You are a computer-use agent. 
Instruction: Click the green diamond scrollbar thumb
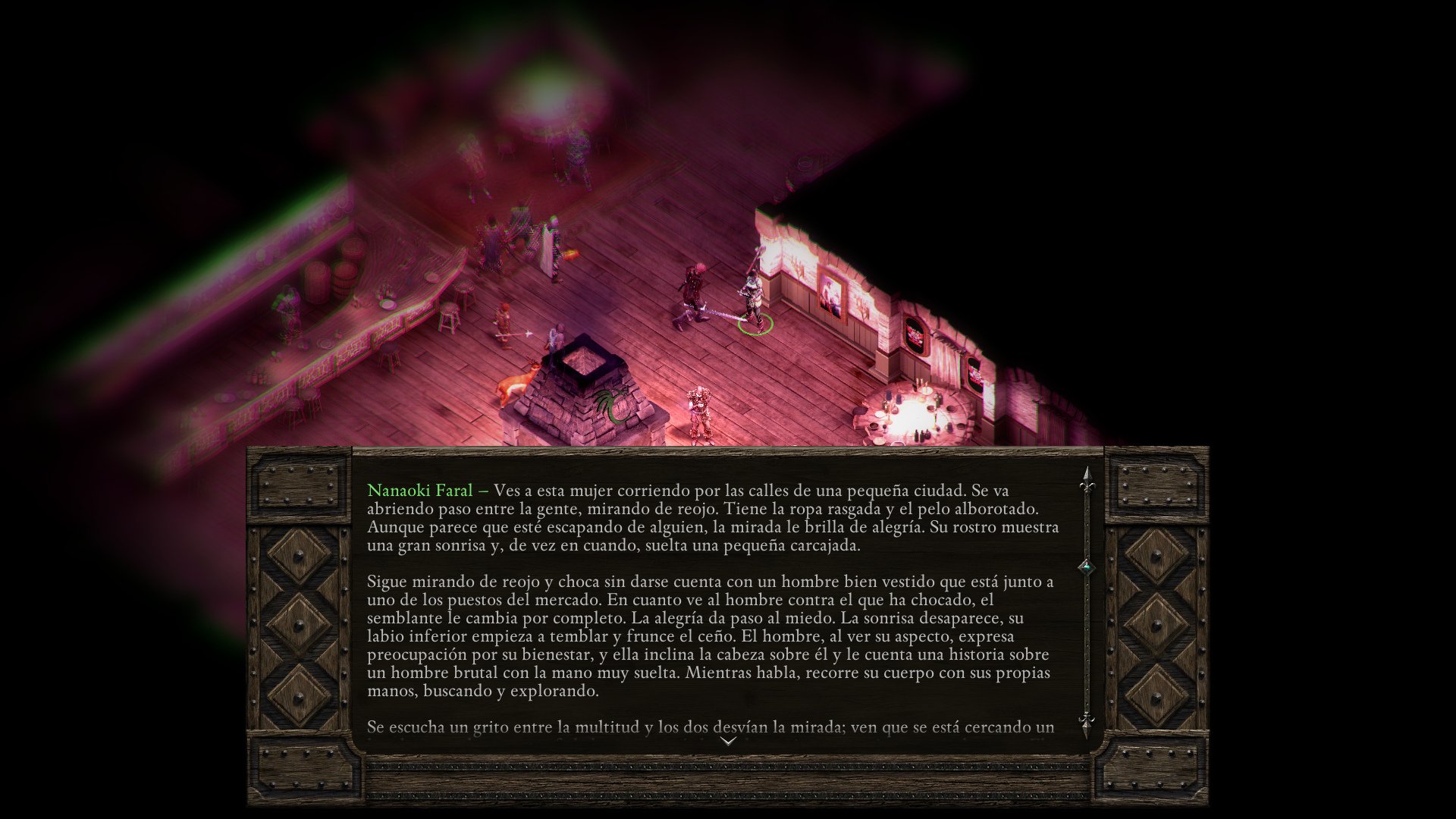[x=1087, y=566]
